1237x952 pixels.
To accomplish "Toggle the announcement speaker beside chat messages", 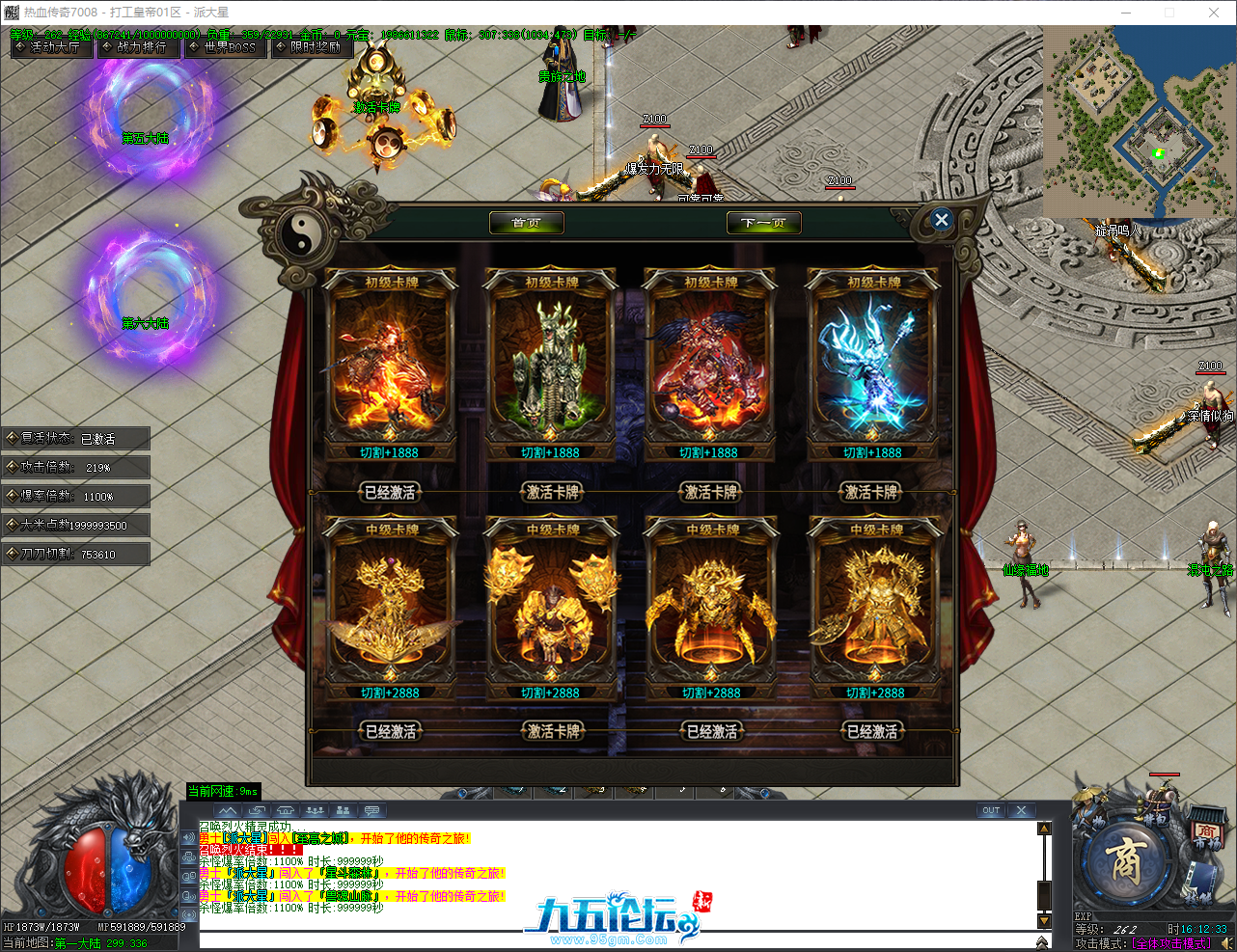I will click(x=189, y=835).
